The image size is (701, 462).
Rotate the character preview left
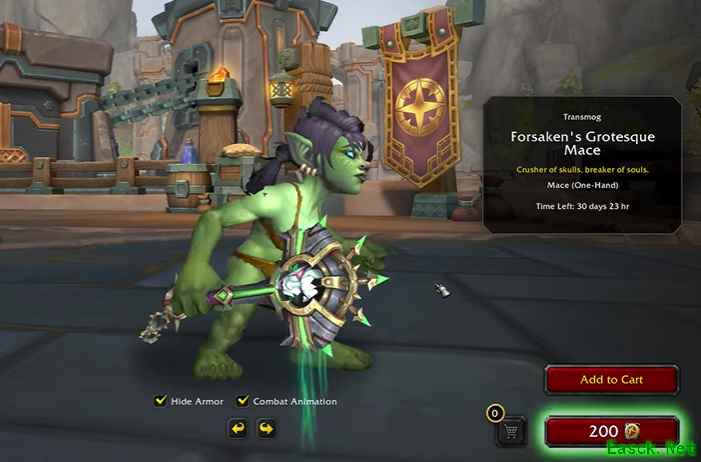239,428
